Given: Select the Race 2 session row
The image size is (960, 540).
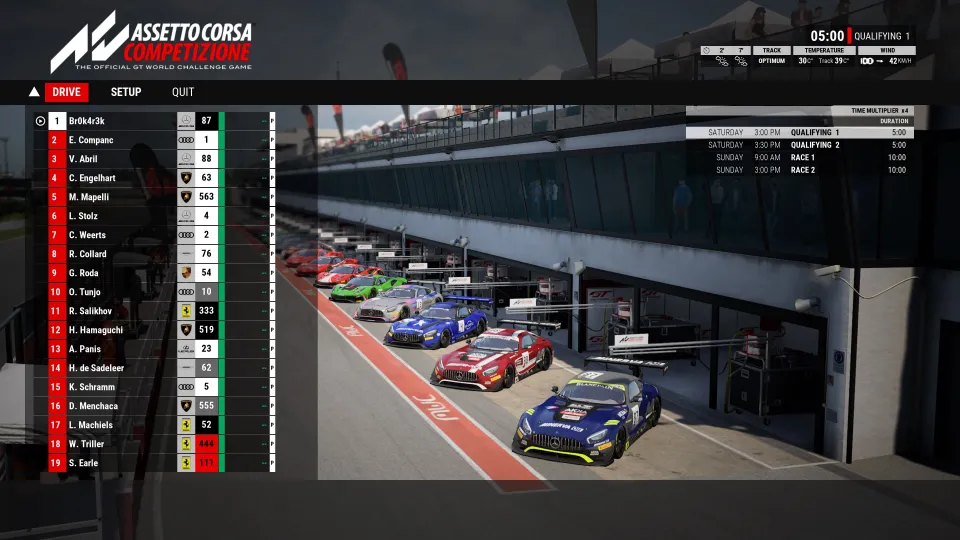Looking at the screenshot, I should point(799,170).
